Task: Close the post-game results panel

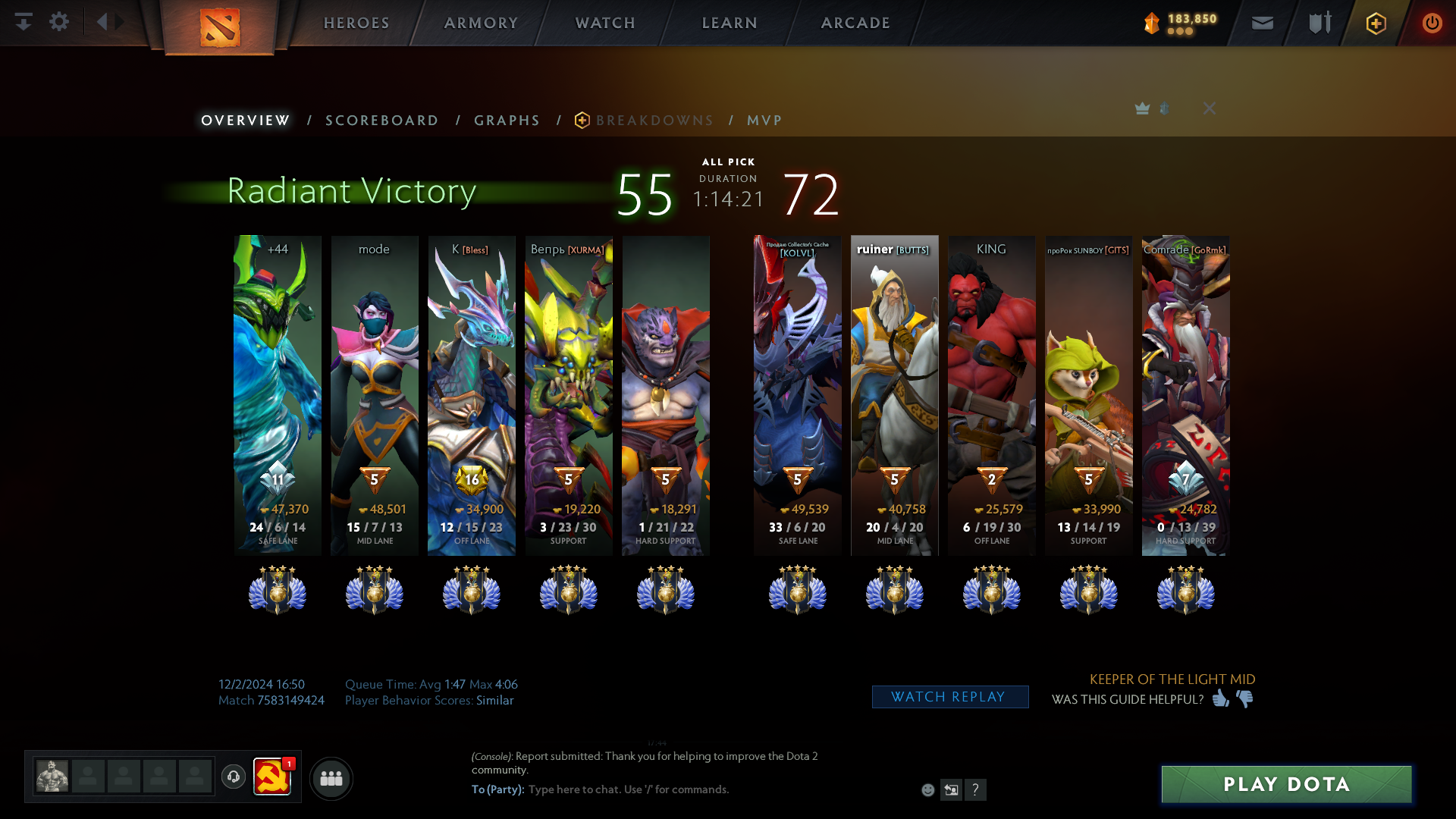Action: (1210, 108)
